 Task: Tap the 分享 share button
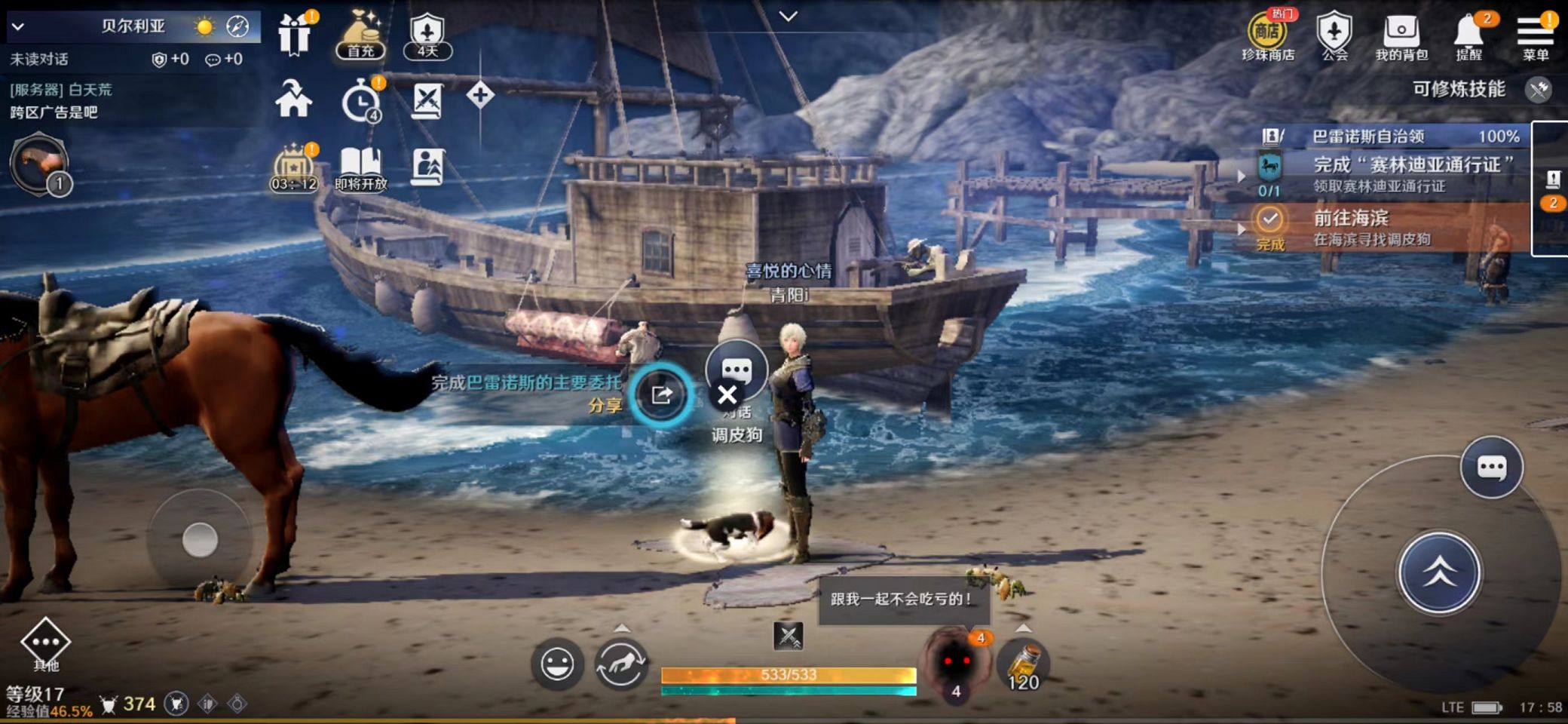point(661,394)
